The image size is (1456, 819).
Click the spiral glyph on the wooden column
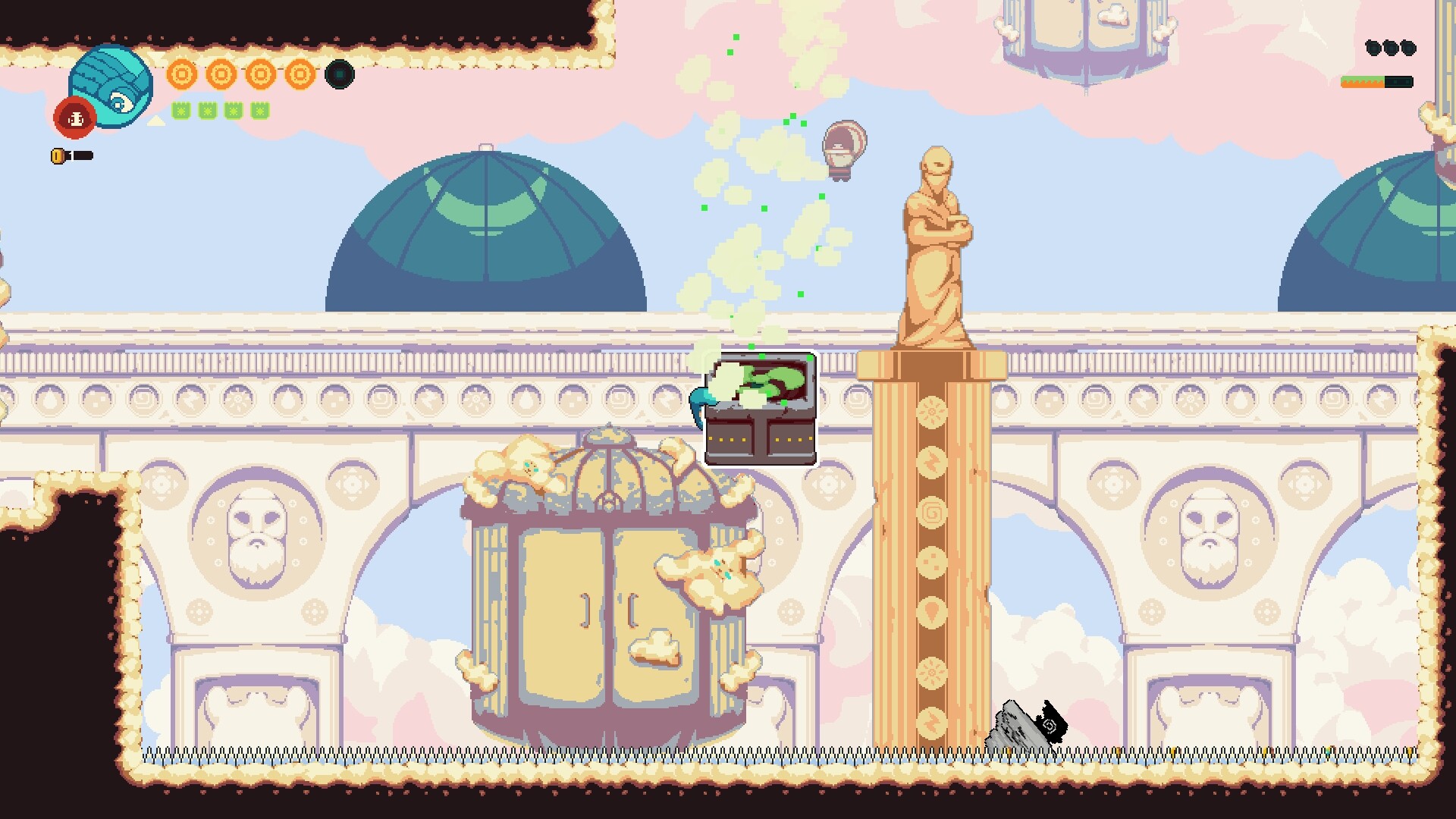pyautogui.click(x=932, y=510)
